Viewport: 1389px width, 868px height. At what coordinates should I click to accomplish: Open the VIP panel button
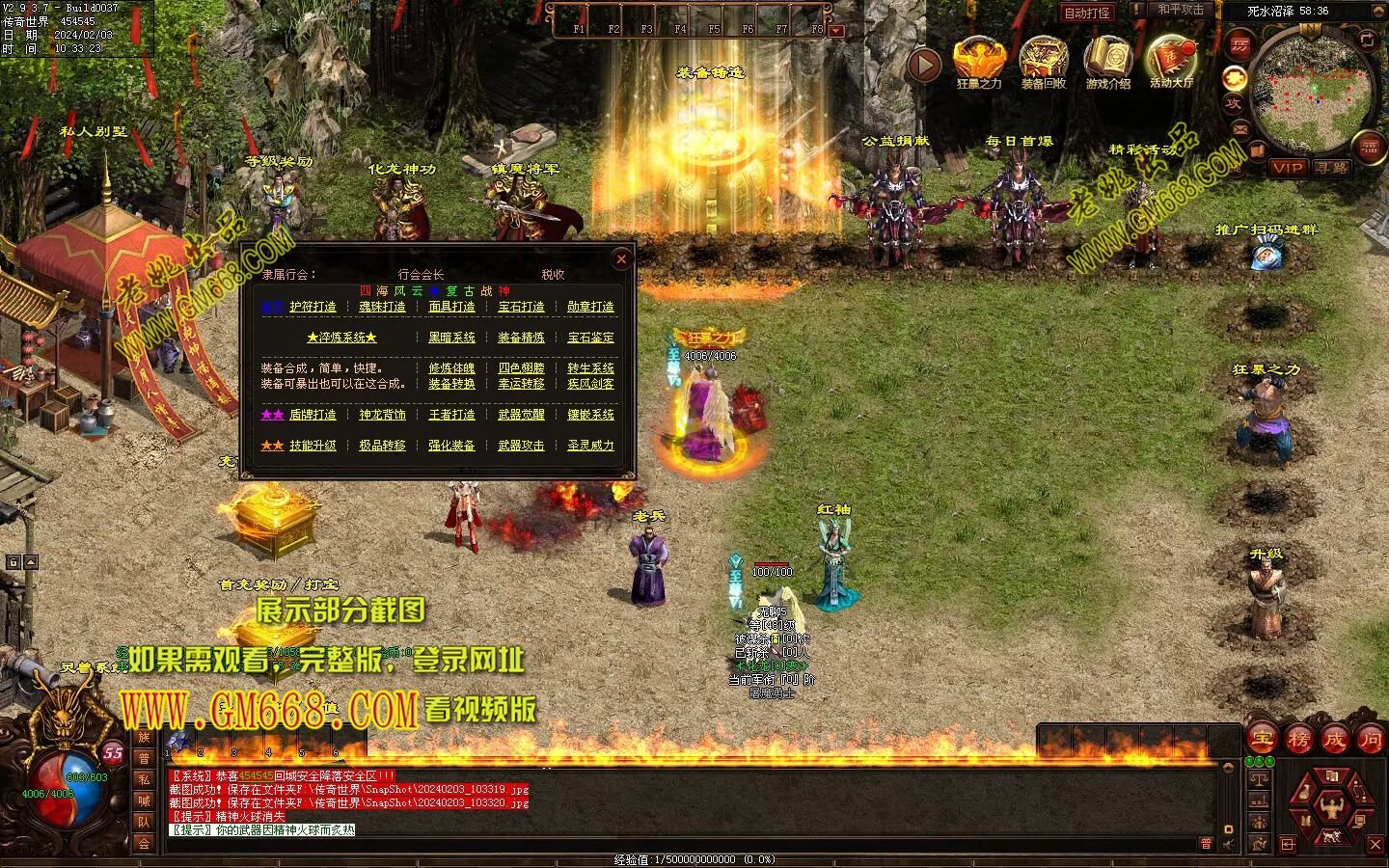point(1287,168)
